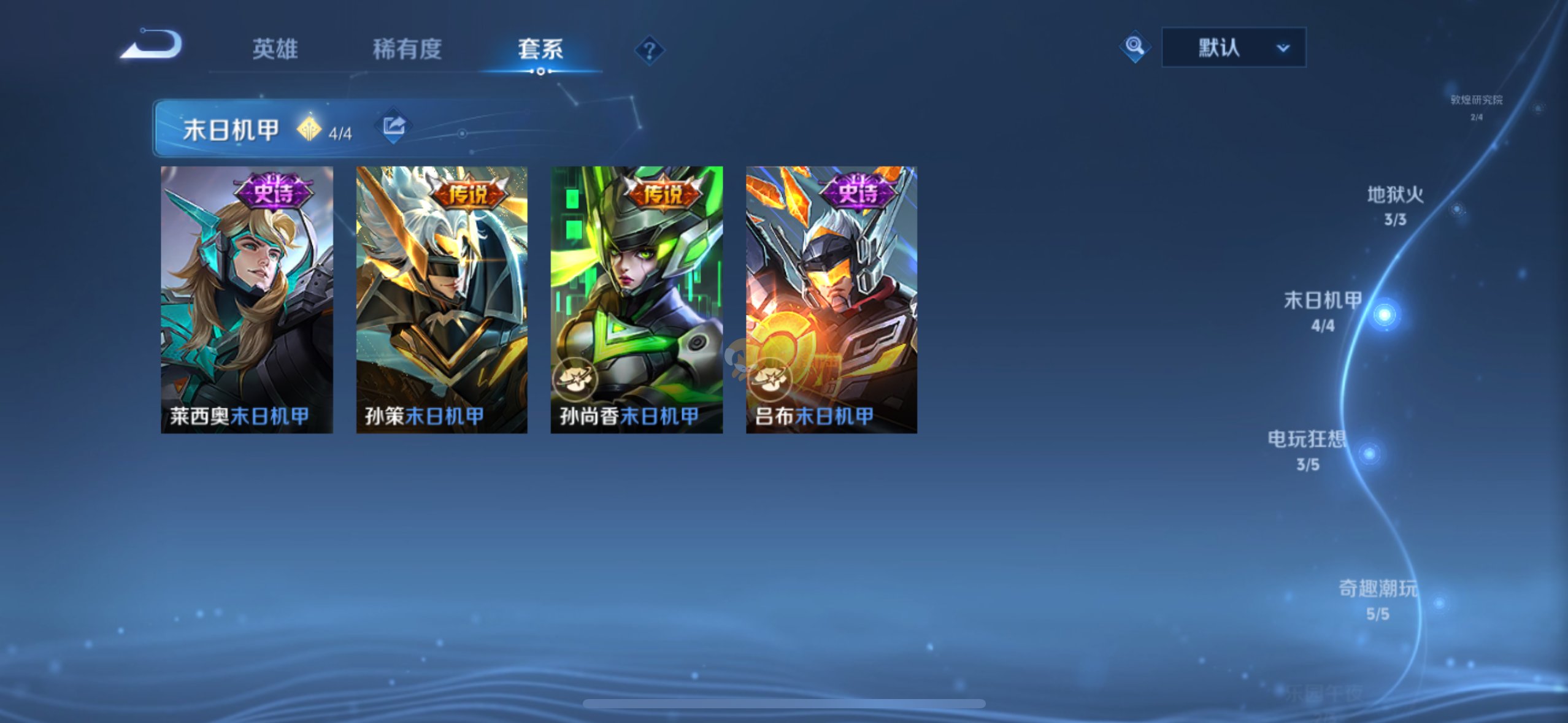Switch to the 英雄 tab

pyautogui.click(x=275, y=49)
